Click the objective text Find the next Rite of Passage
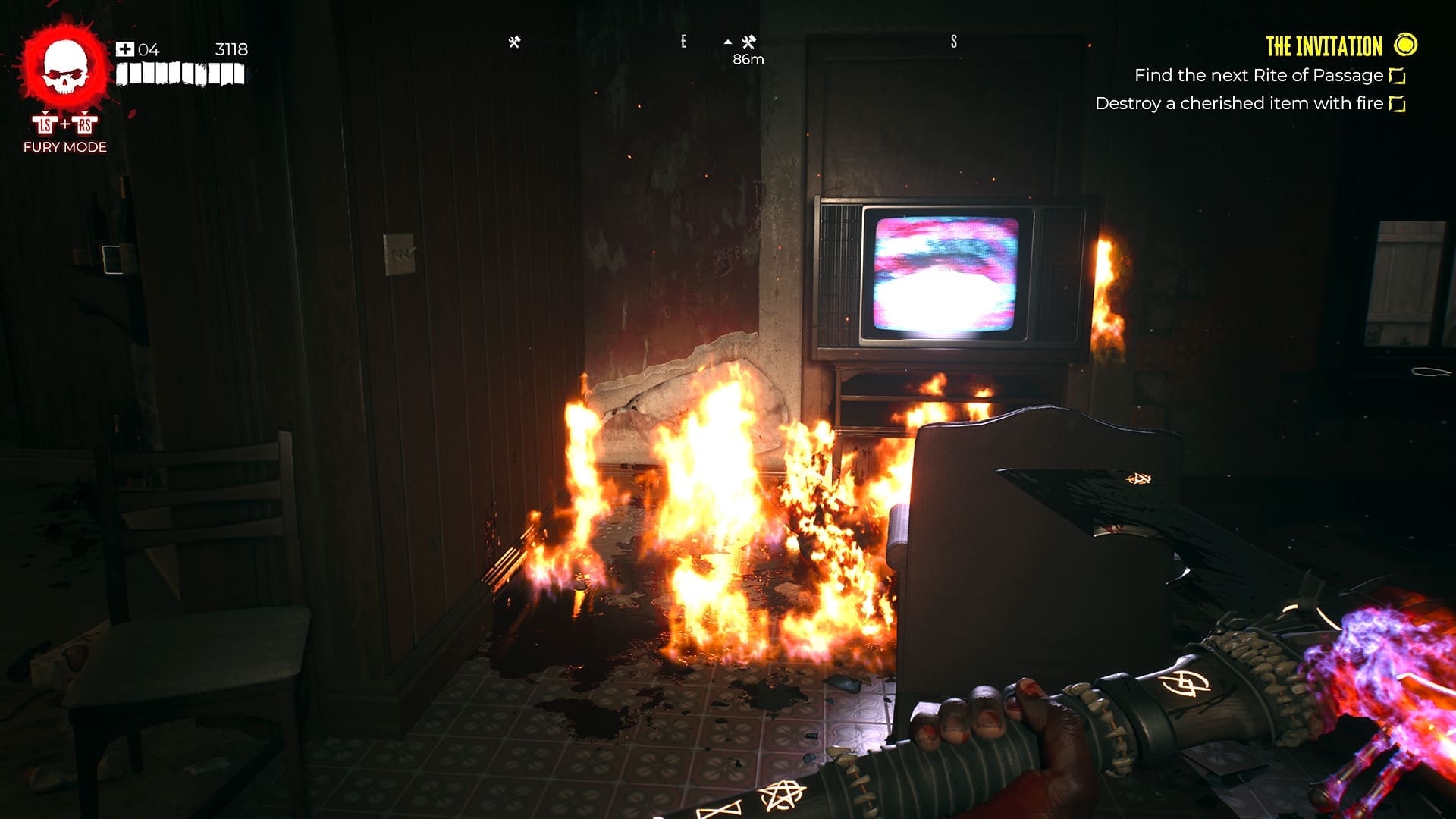The width and height of the screenshot is (1456, 819). [x=1260, y=76]
